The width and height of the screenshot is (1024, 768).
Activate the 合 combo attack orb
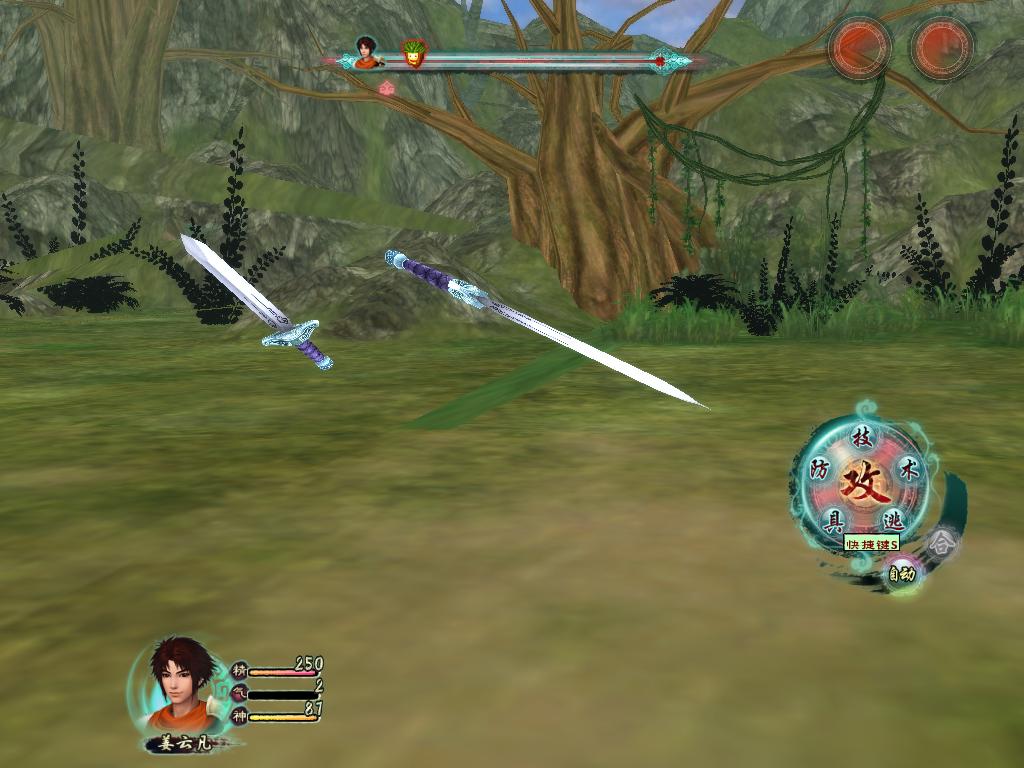[x=940, y=543]
